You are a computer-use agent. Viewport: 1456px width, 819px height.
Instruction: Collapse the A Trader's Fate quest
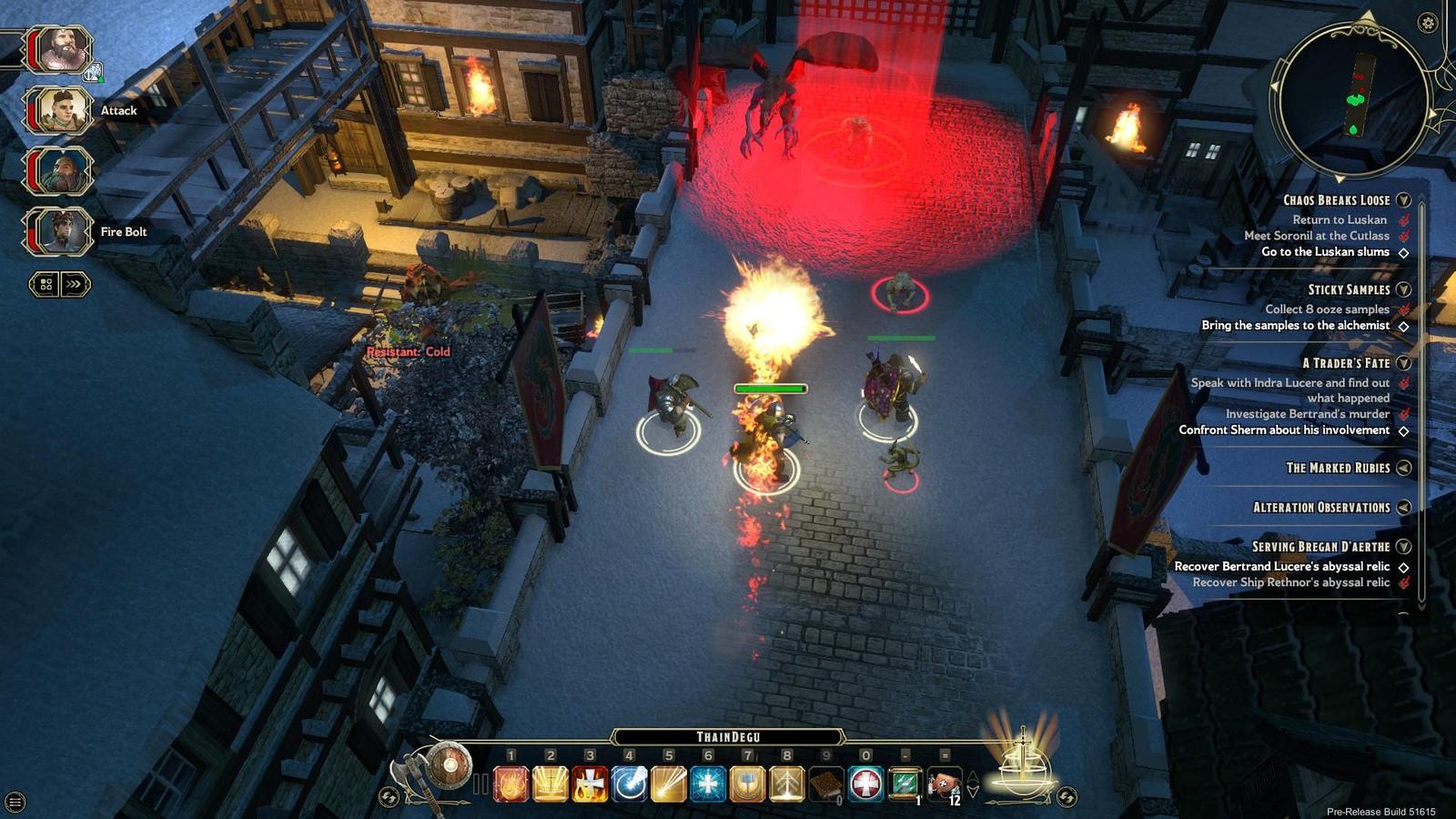(x=1404, y=363)
